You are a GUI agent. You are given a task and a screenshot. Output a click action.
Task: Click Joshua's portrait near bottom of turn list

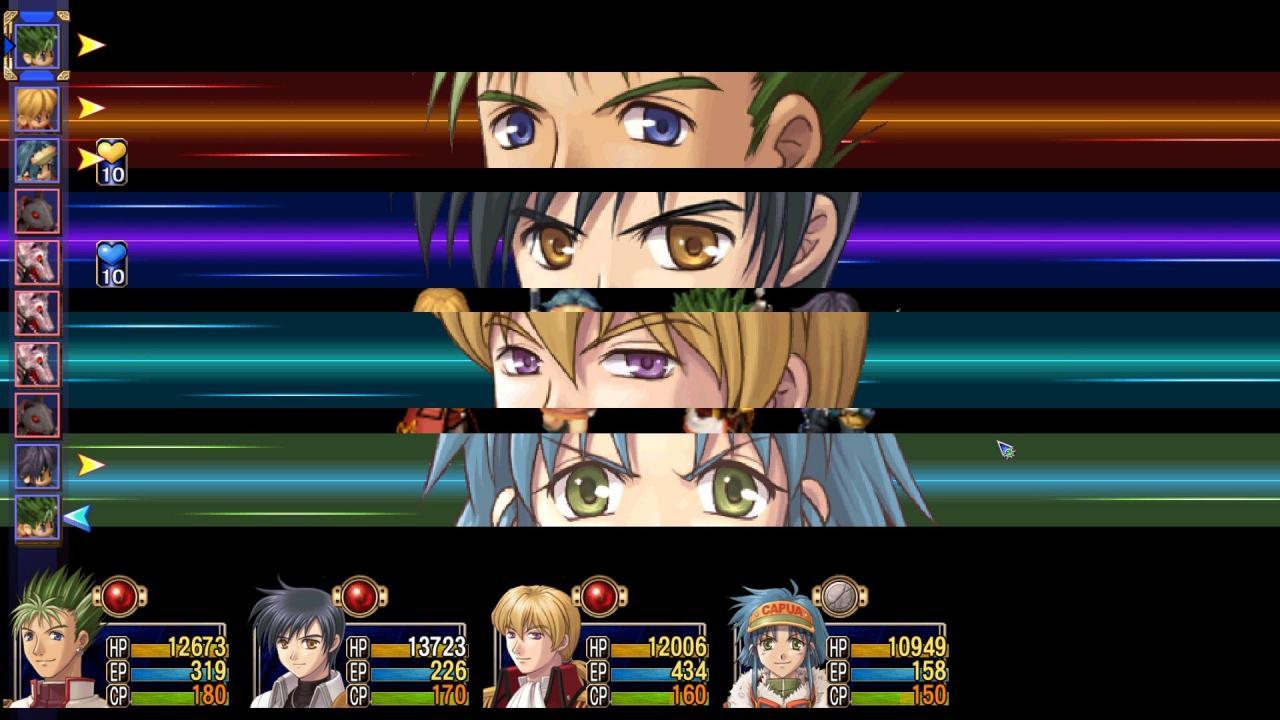(35, 465)
